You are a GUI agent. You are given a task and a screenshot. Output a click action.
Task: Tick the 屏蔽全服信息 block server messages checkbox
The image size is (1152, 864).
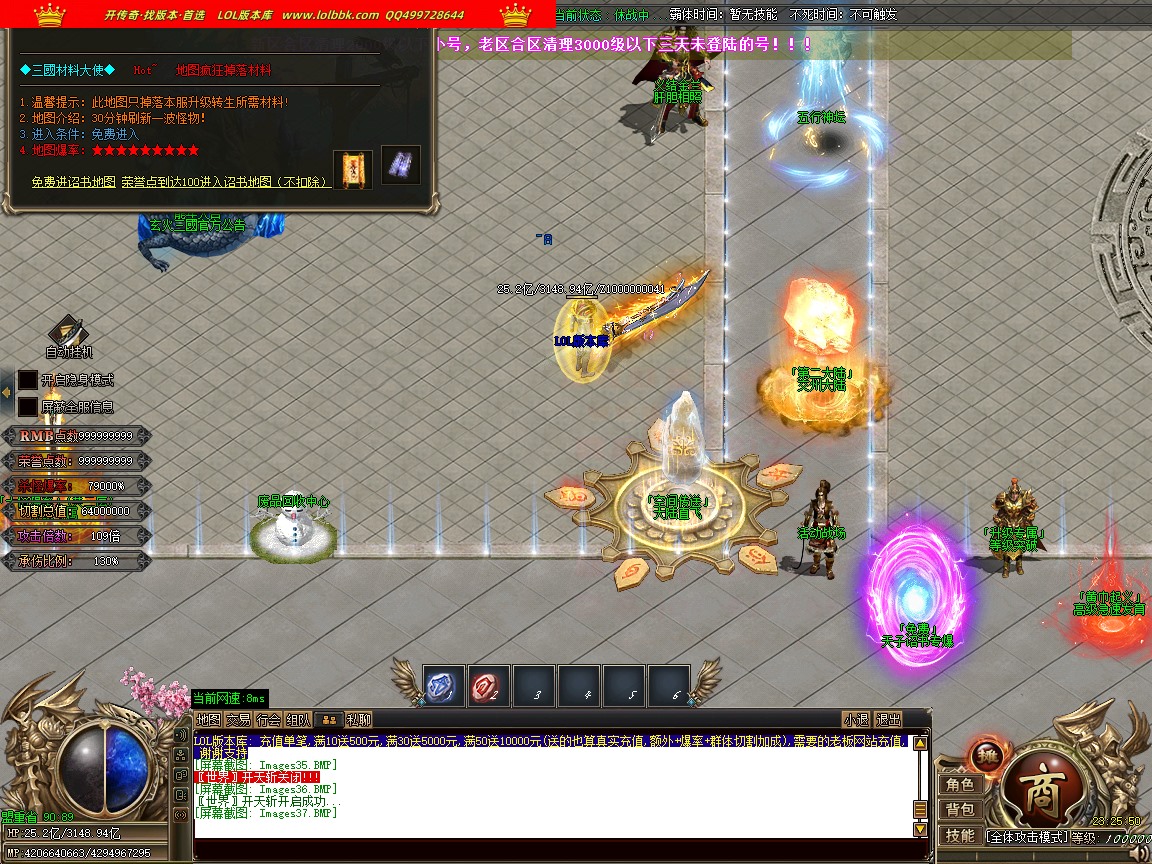[28, 407]
